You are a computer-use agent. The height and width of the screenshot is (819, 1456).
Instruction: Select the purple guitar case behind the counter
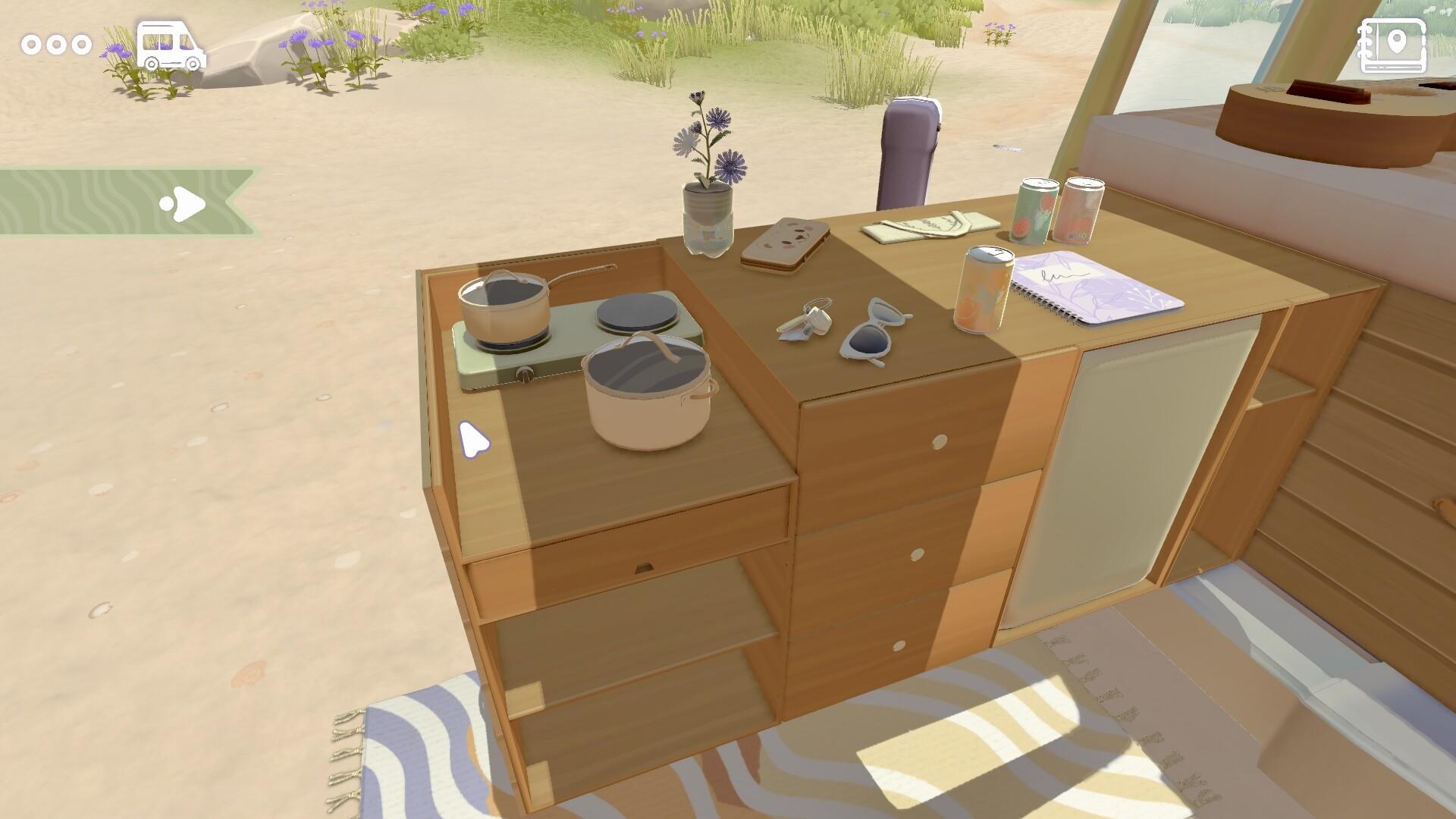click(x=910, y=148)
